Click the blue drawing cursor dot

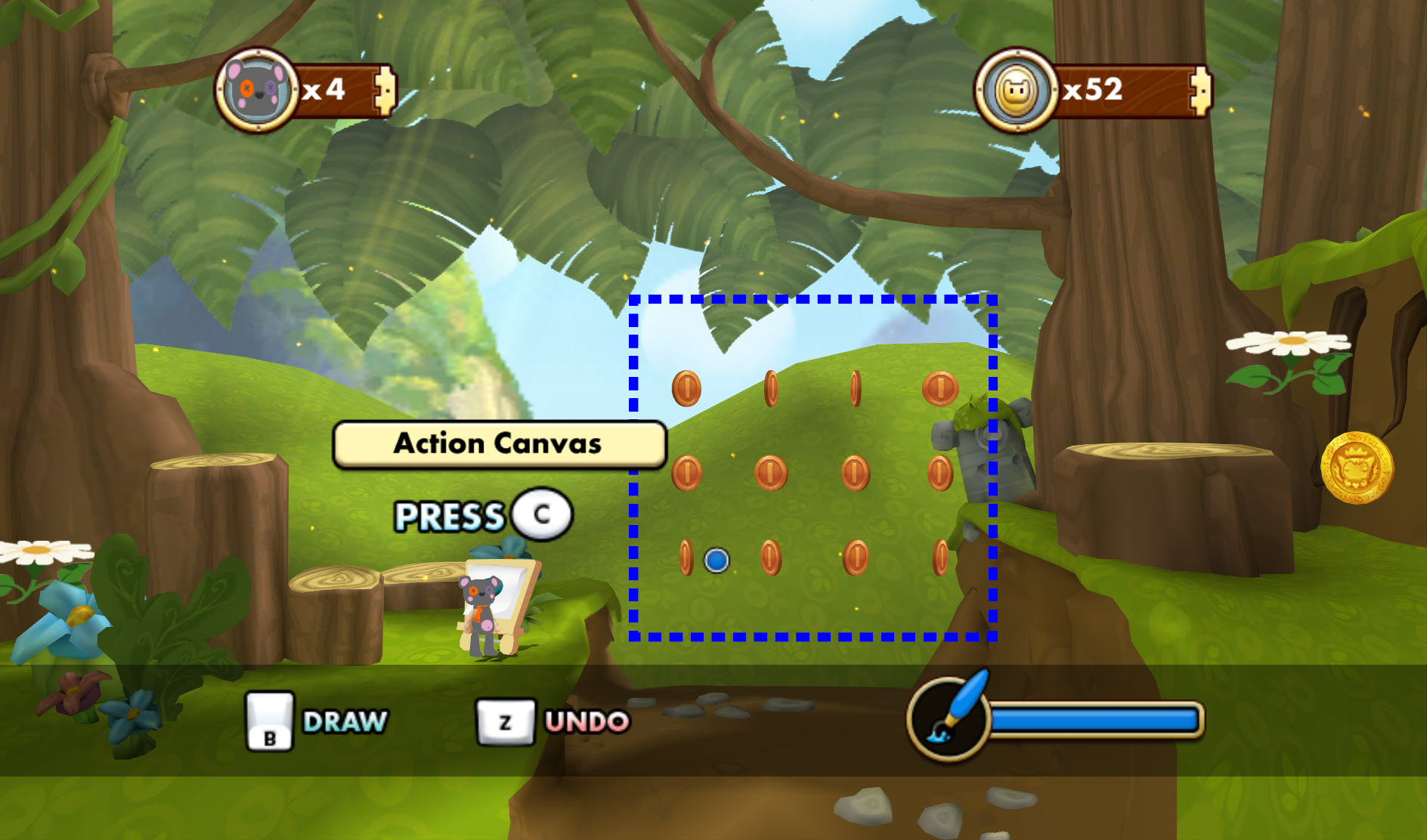717,561
